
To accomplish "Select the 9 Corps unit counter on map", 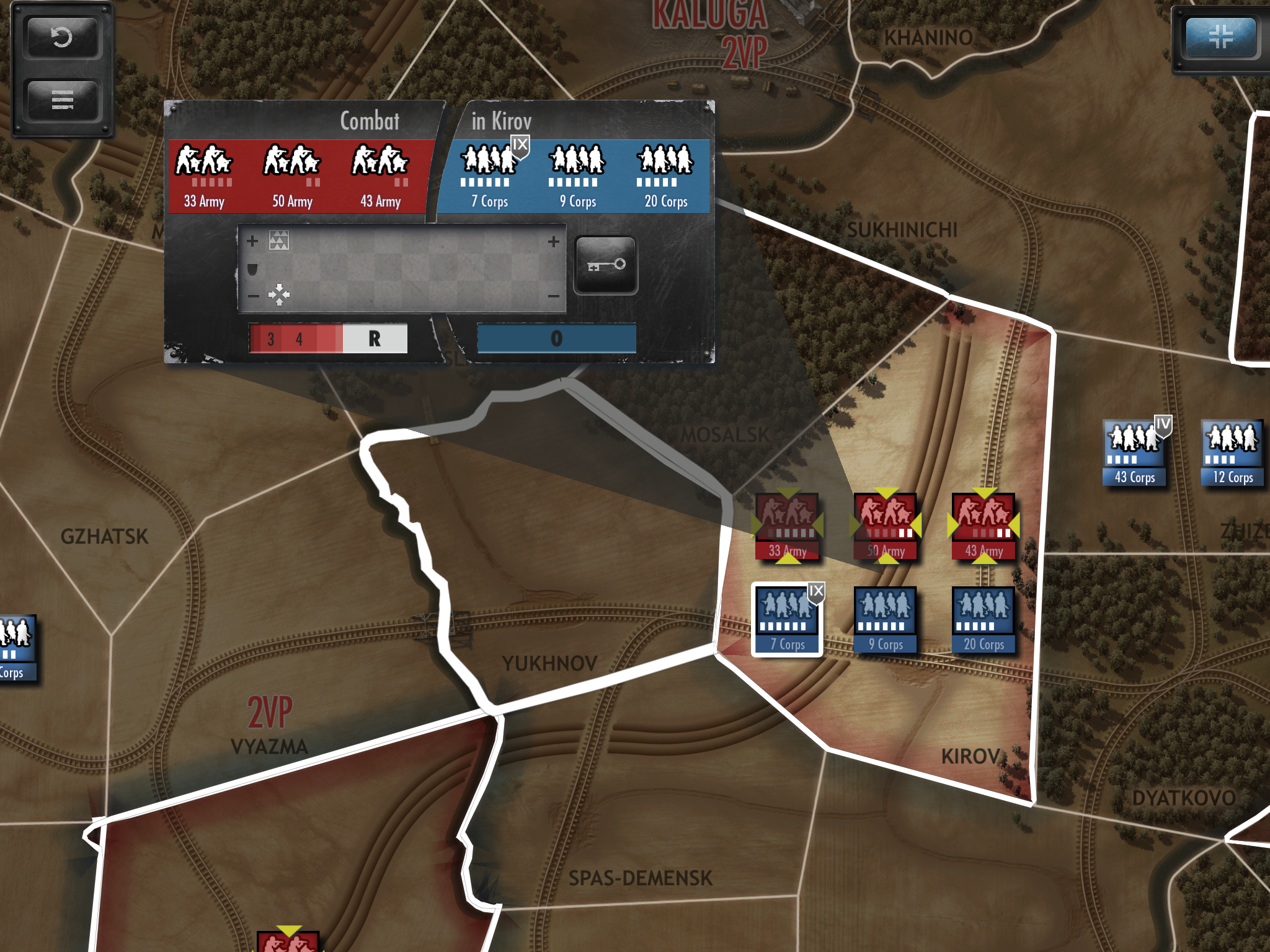I will click(x=886, y=619).
